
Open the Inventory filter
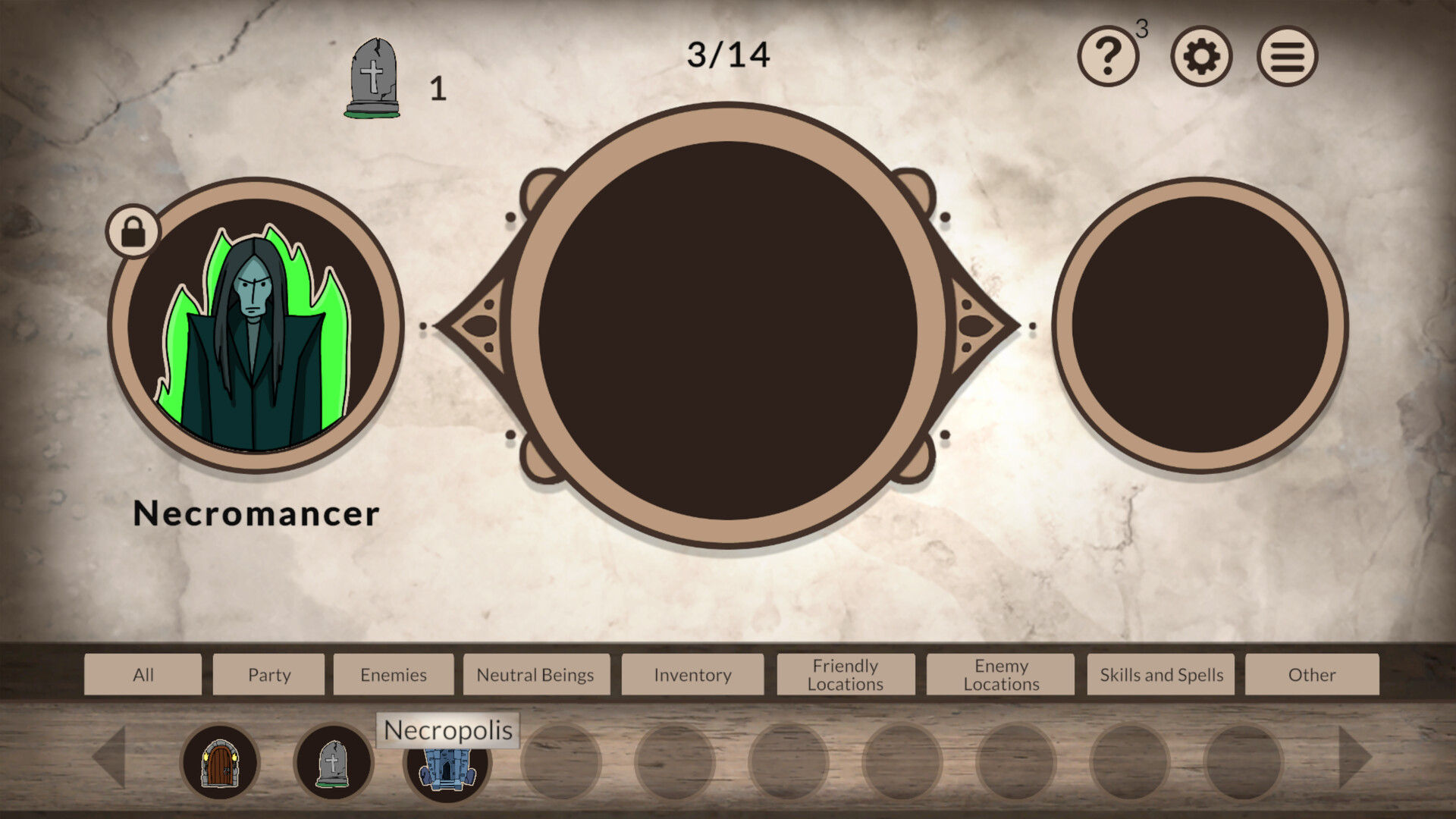point(692,674)
